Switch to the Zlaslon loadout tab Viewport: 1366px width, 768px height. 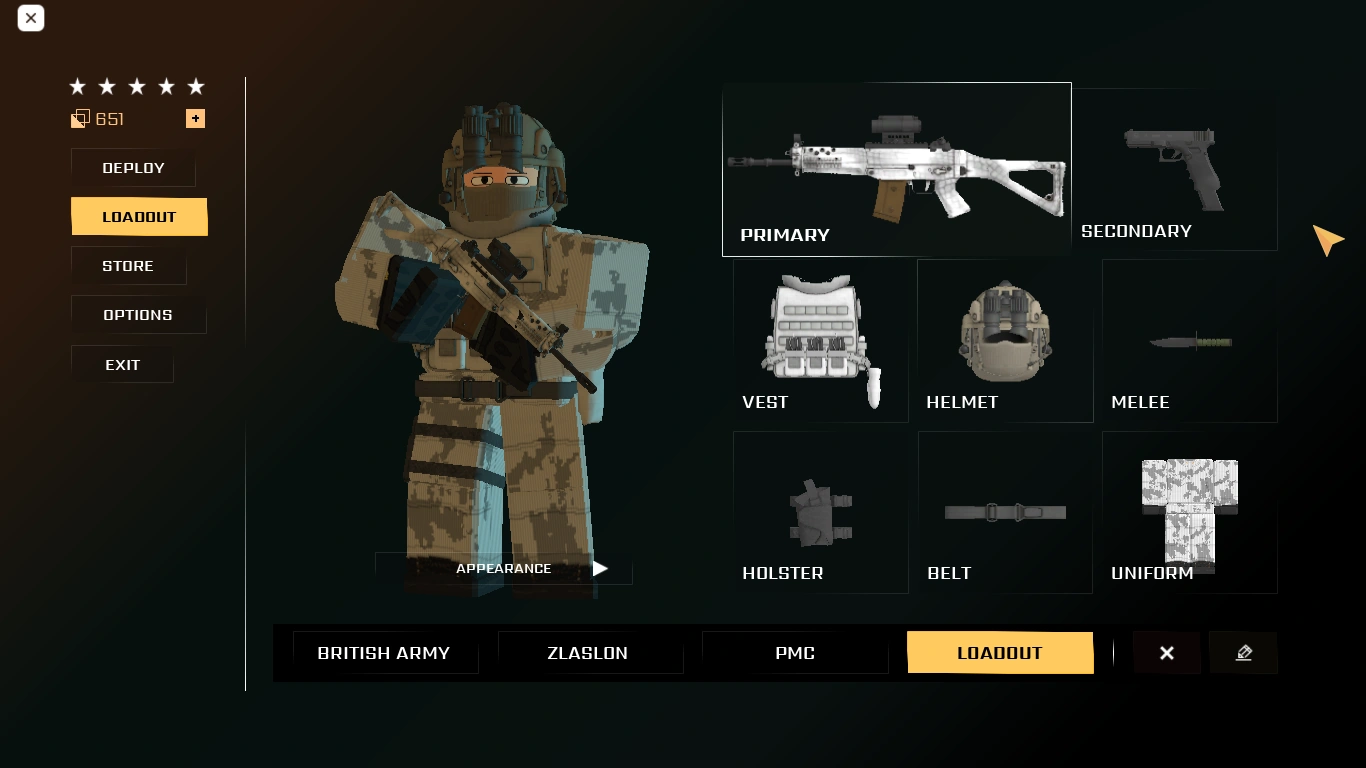(x=589, y=652)
